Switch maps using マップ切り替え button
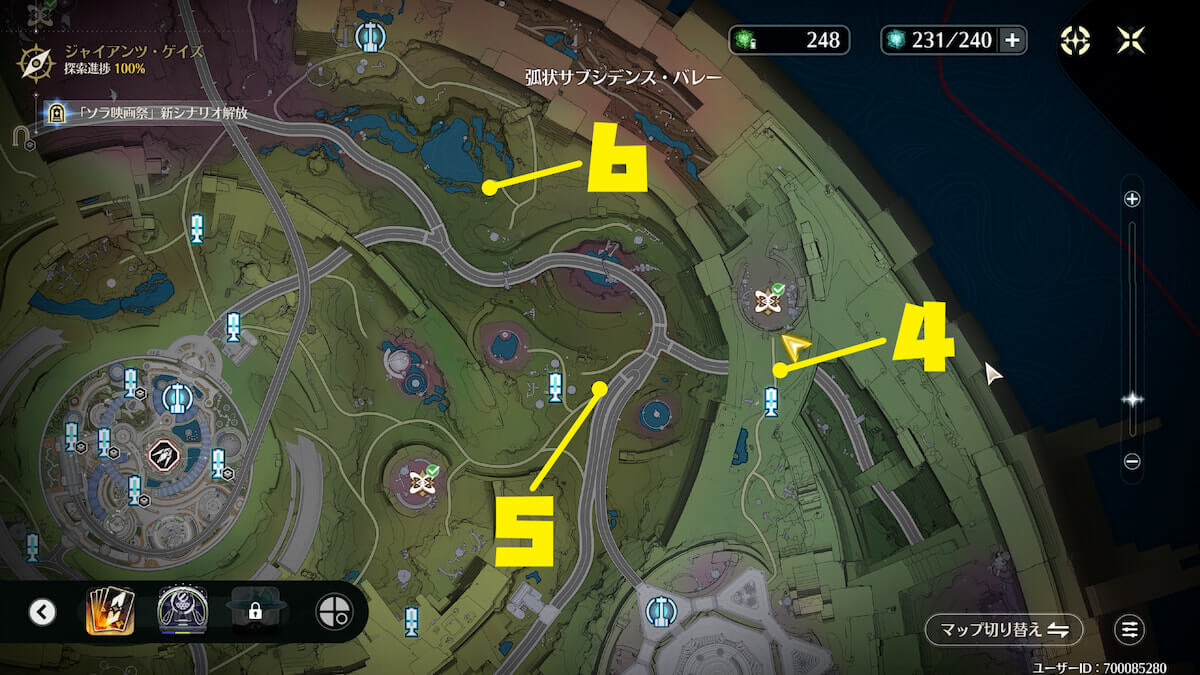 pyautogui.click(x=1003, y=629)
